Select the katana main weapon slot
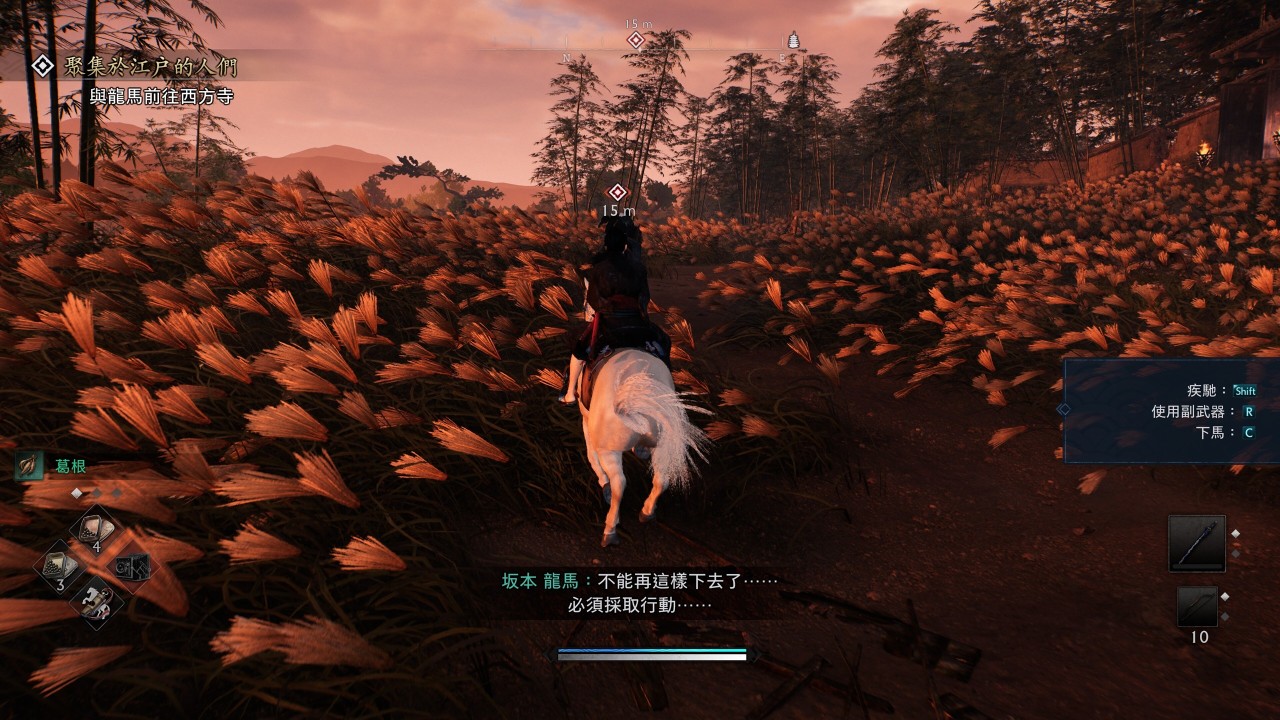 pos(1197,543)
